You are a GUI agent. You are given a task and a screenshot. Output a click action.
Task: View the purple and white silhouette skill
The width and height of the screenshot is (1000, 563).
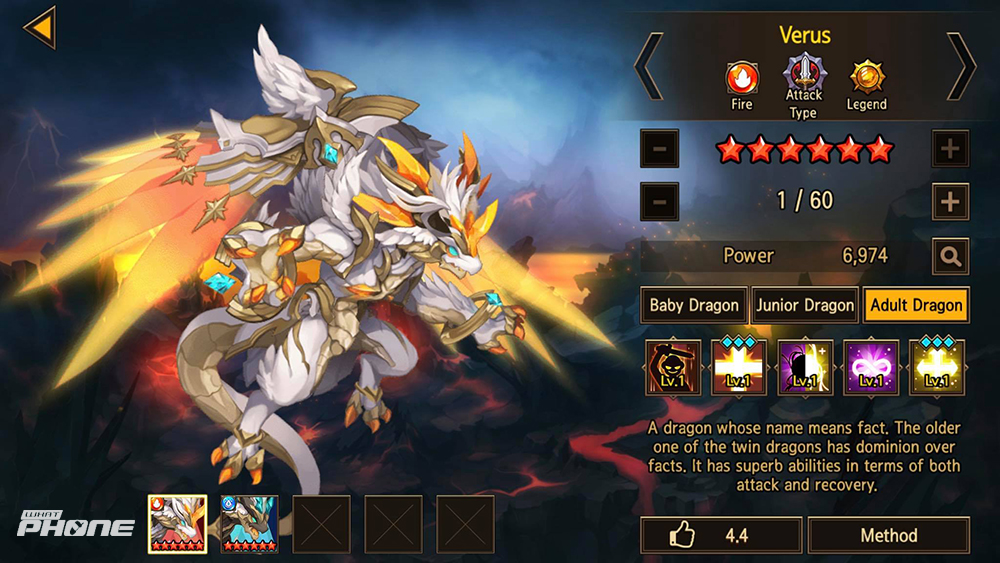[805, 367]
